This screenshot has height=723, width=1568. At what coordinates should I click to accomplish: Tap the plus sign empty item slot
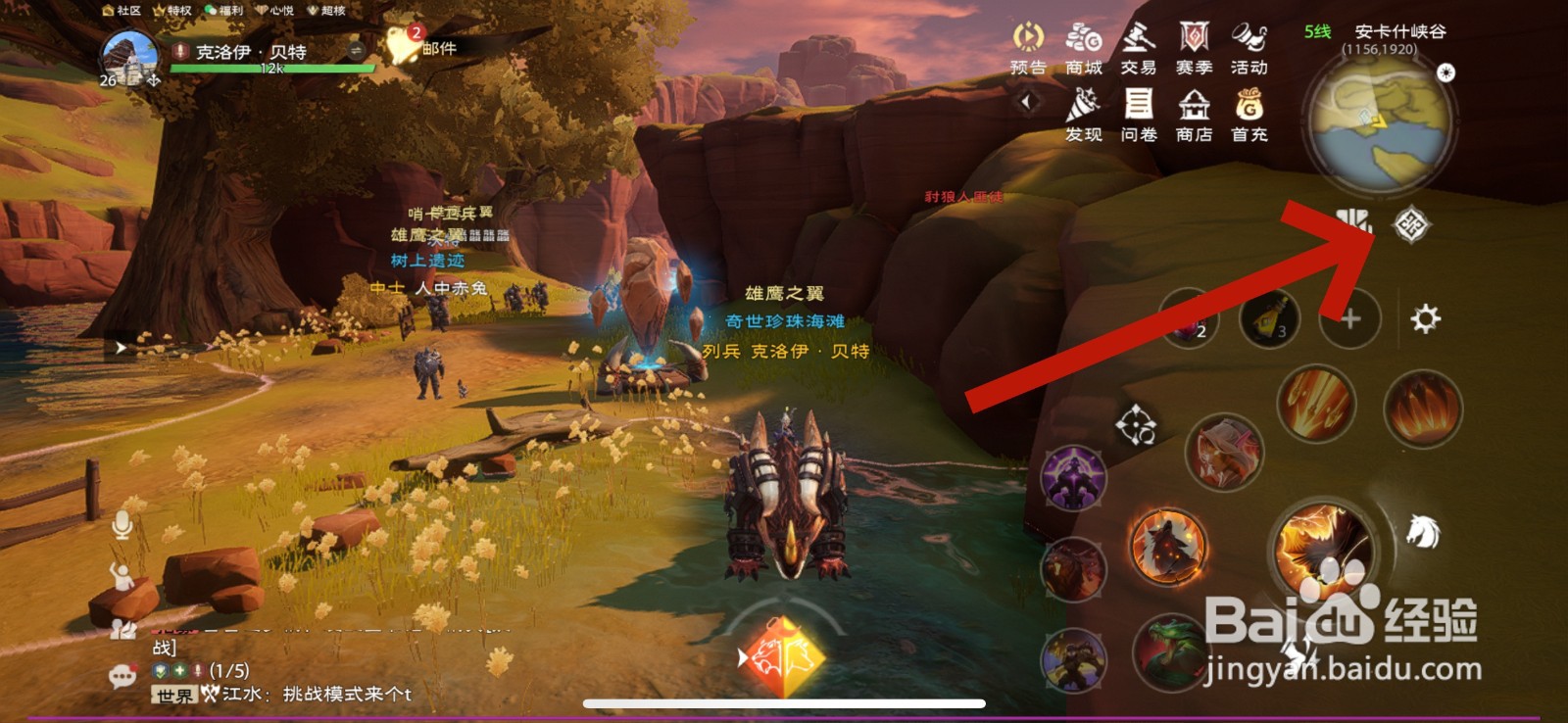[1350, 318]
